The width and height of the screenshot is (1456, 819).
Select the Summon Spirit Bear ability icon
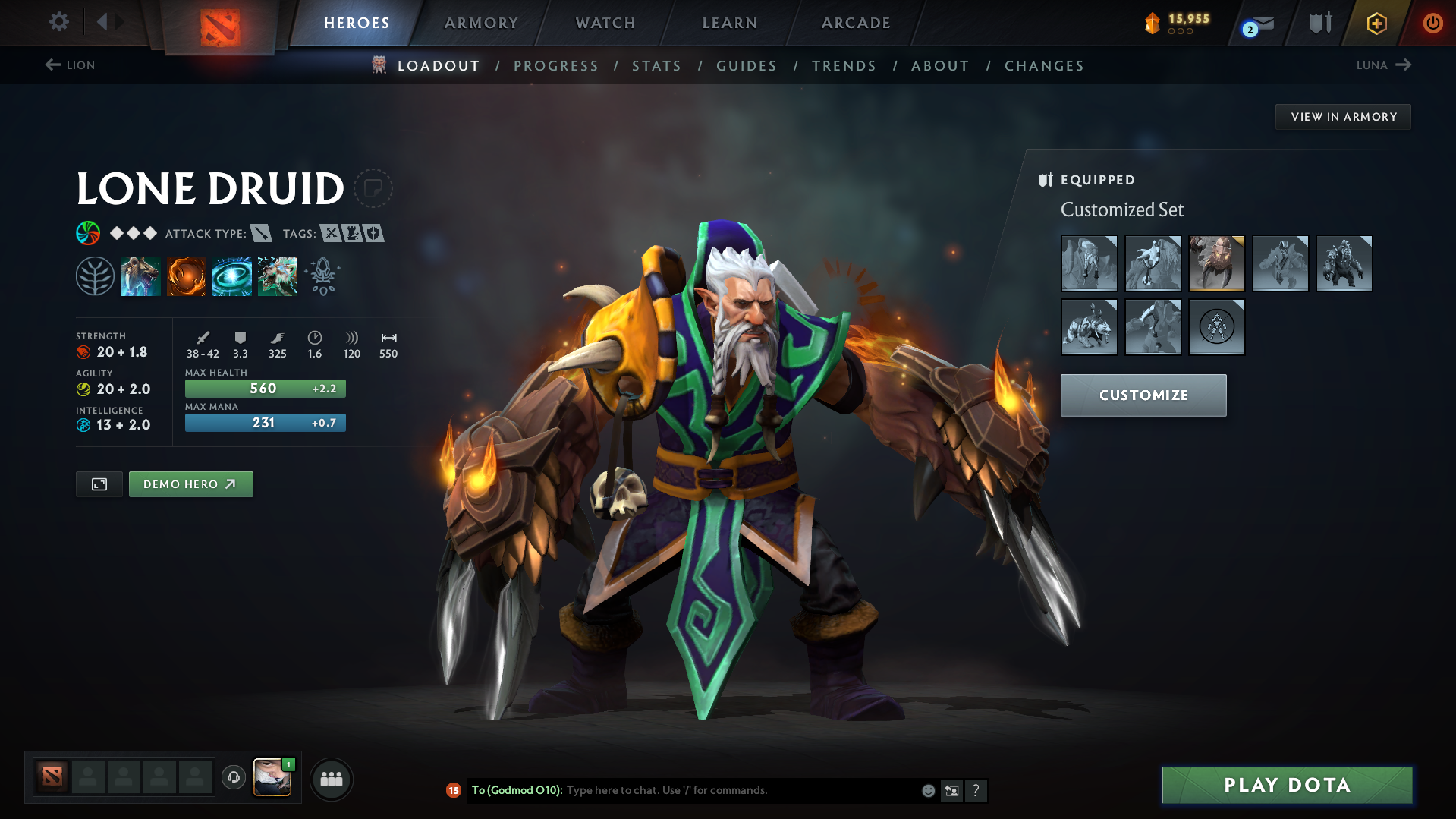point(141,276)
